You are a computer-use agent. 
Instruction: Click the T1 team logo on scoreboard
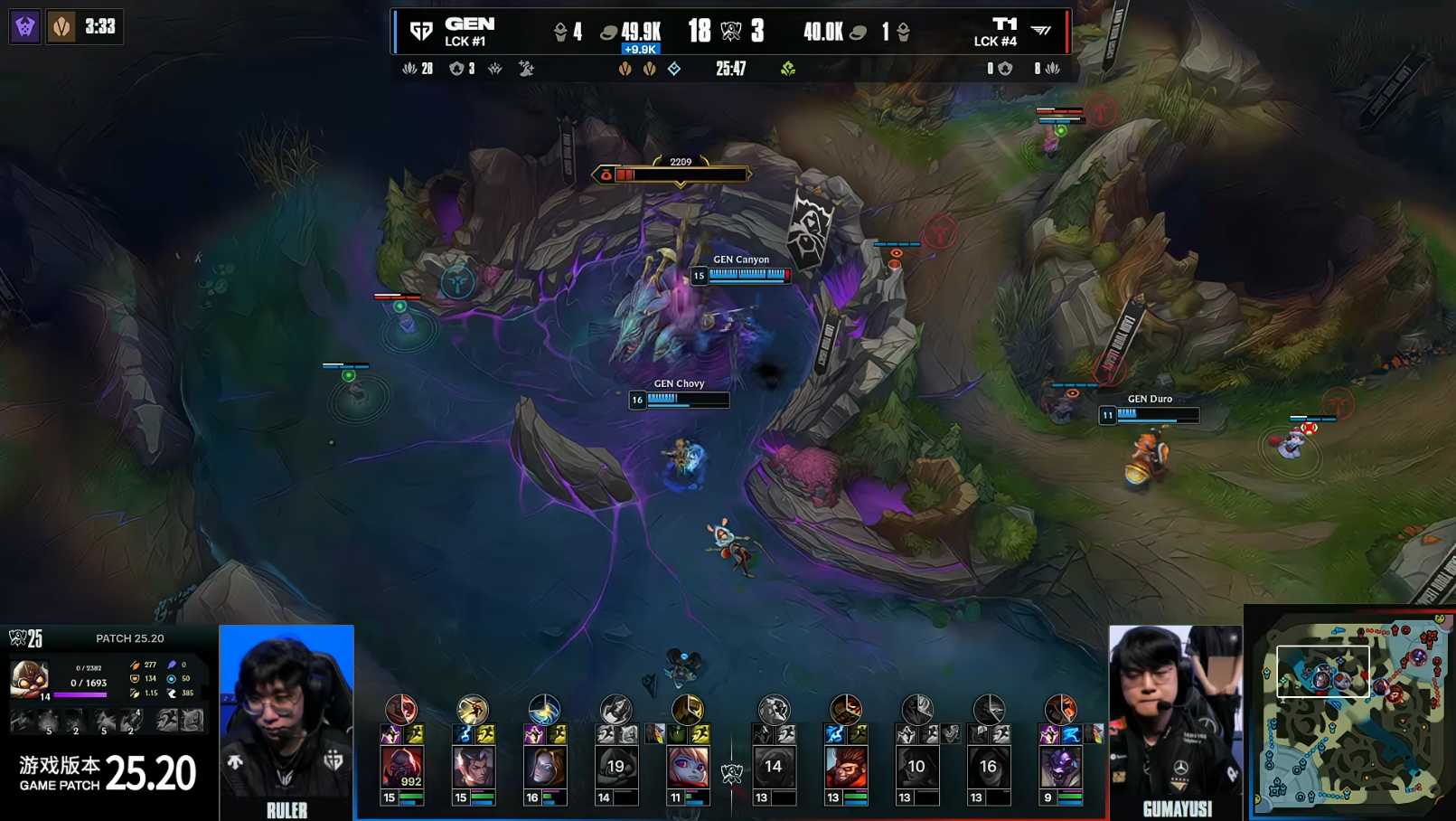(1041, 32)
